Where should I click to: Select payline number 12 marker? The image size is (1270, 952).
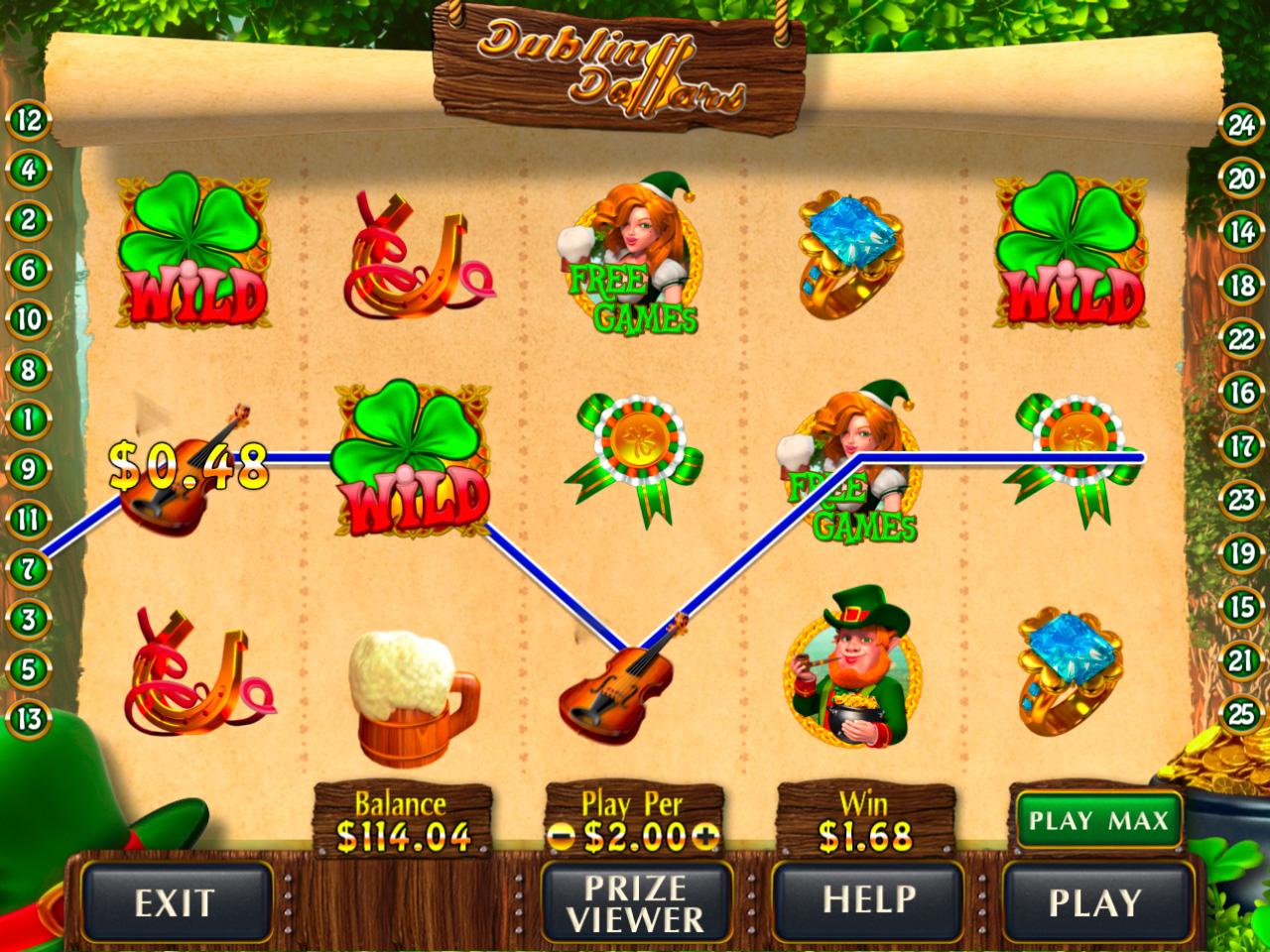click(x=29, y=121)
